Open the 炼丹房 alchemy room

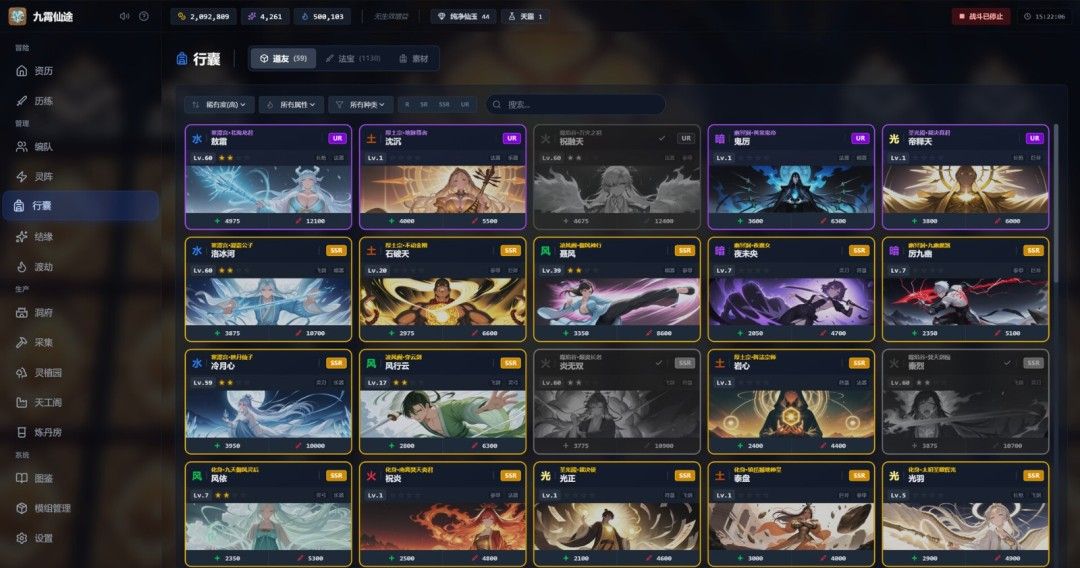(x=48, y=432)
